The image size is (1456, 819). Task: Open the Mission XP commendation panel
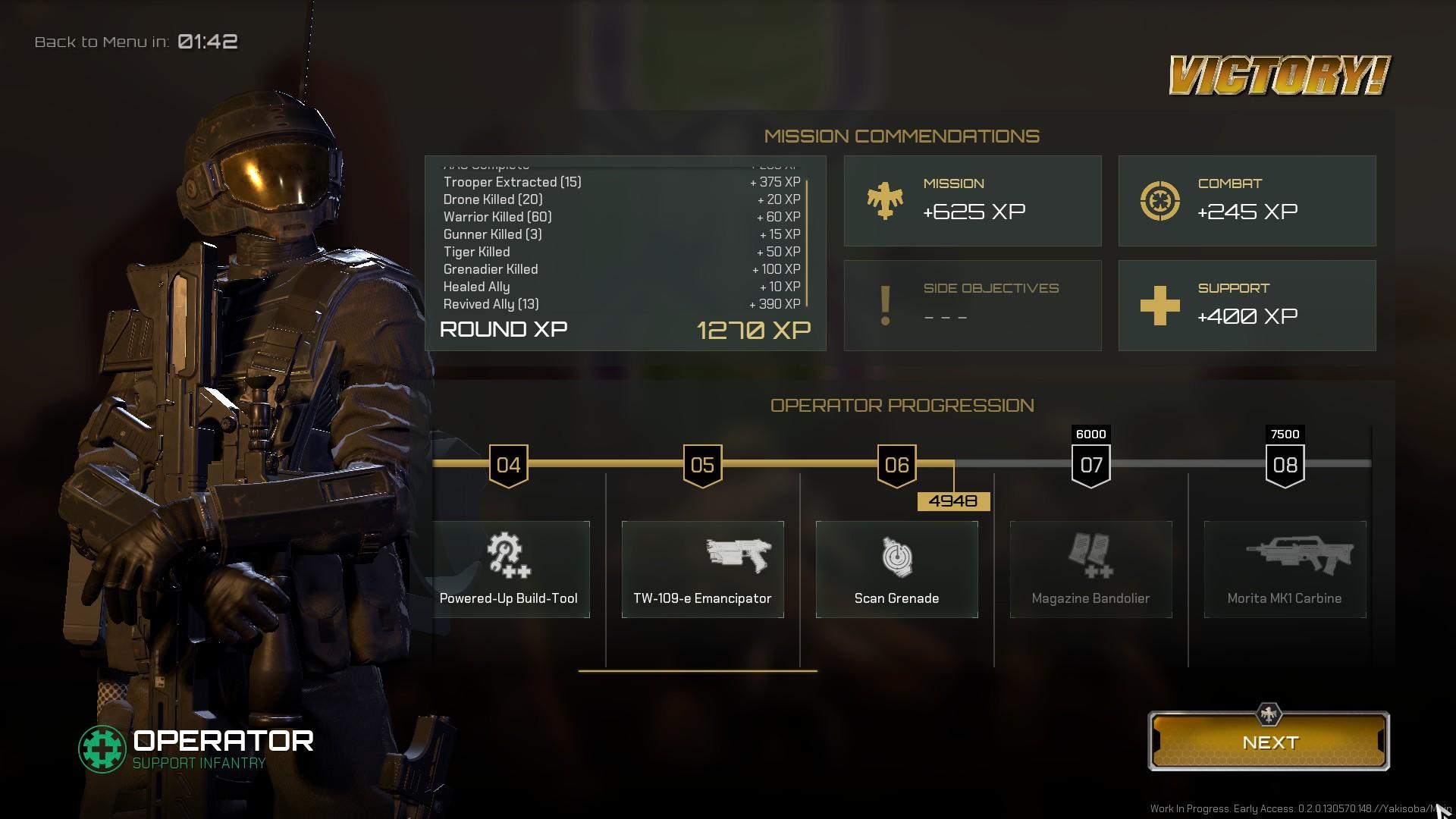(x=972, y=201)
